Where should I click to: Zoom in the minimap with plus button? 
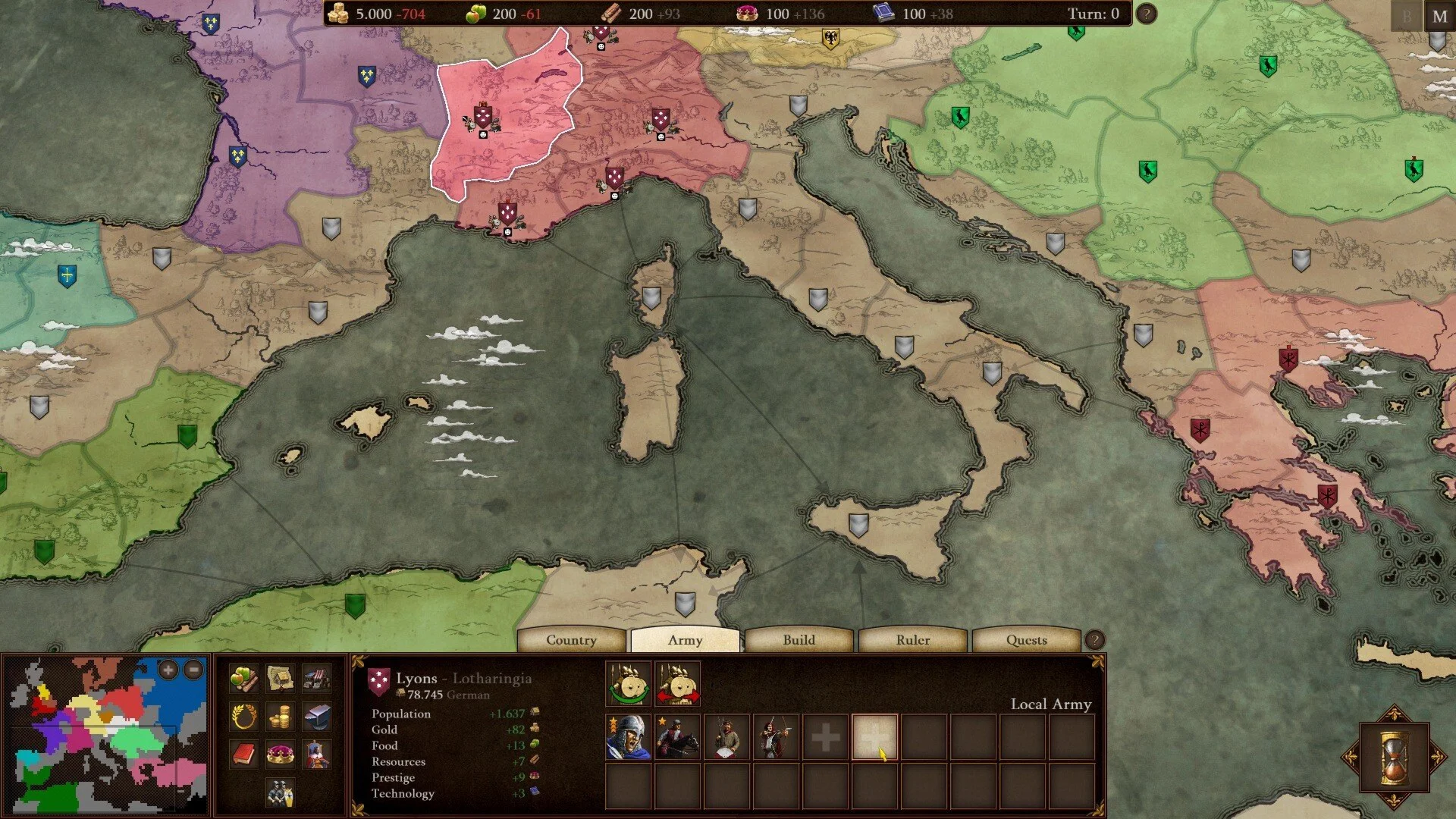[168, 670]
